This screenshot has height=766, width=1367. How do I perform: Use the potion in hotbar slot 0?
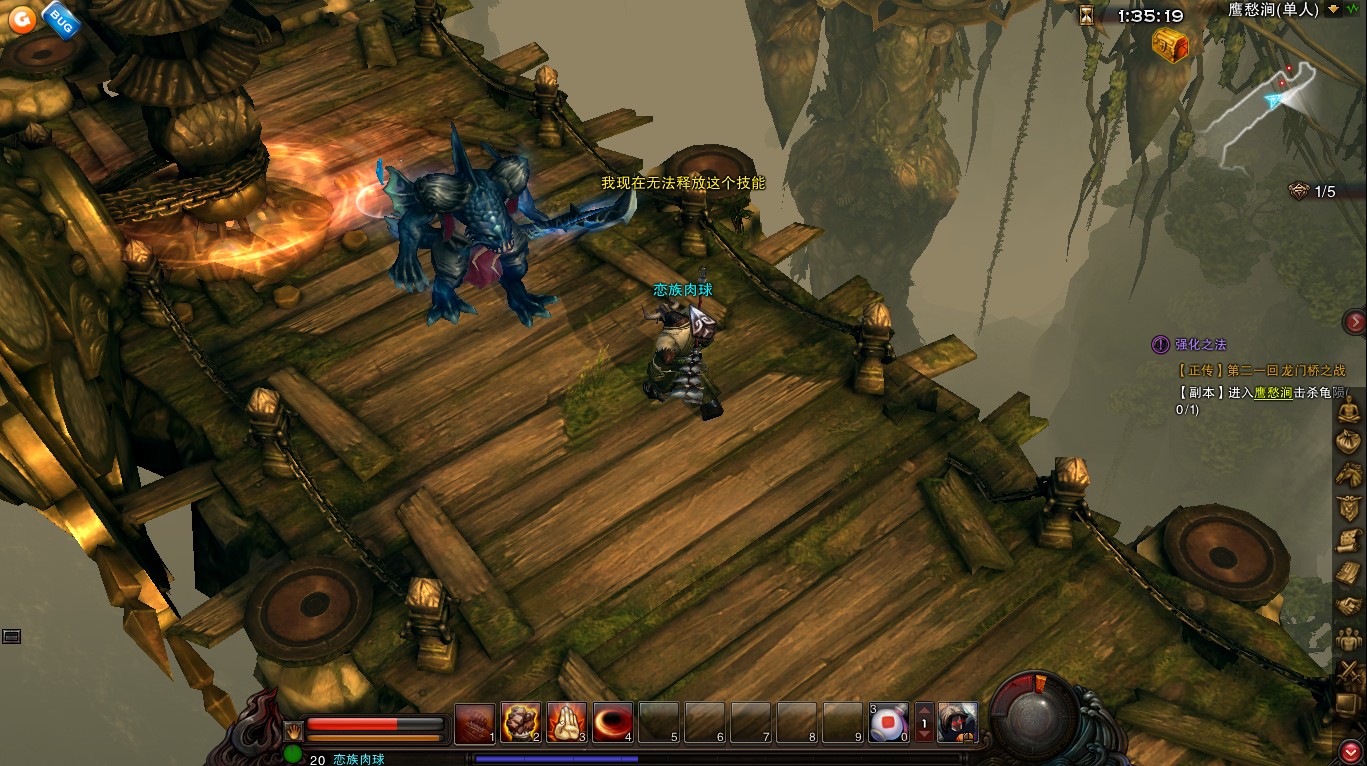click(888, 722)
